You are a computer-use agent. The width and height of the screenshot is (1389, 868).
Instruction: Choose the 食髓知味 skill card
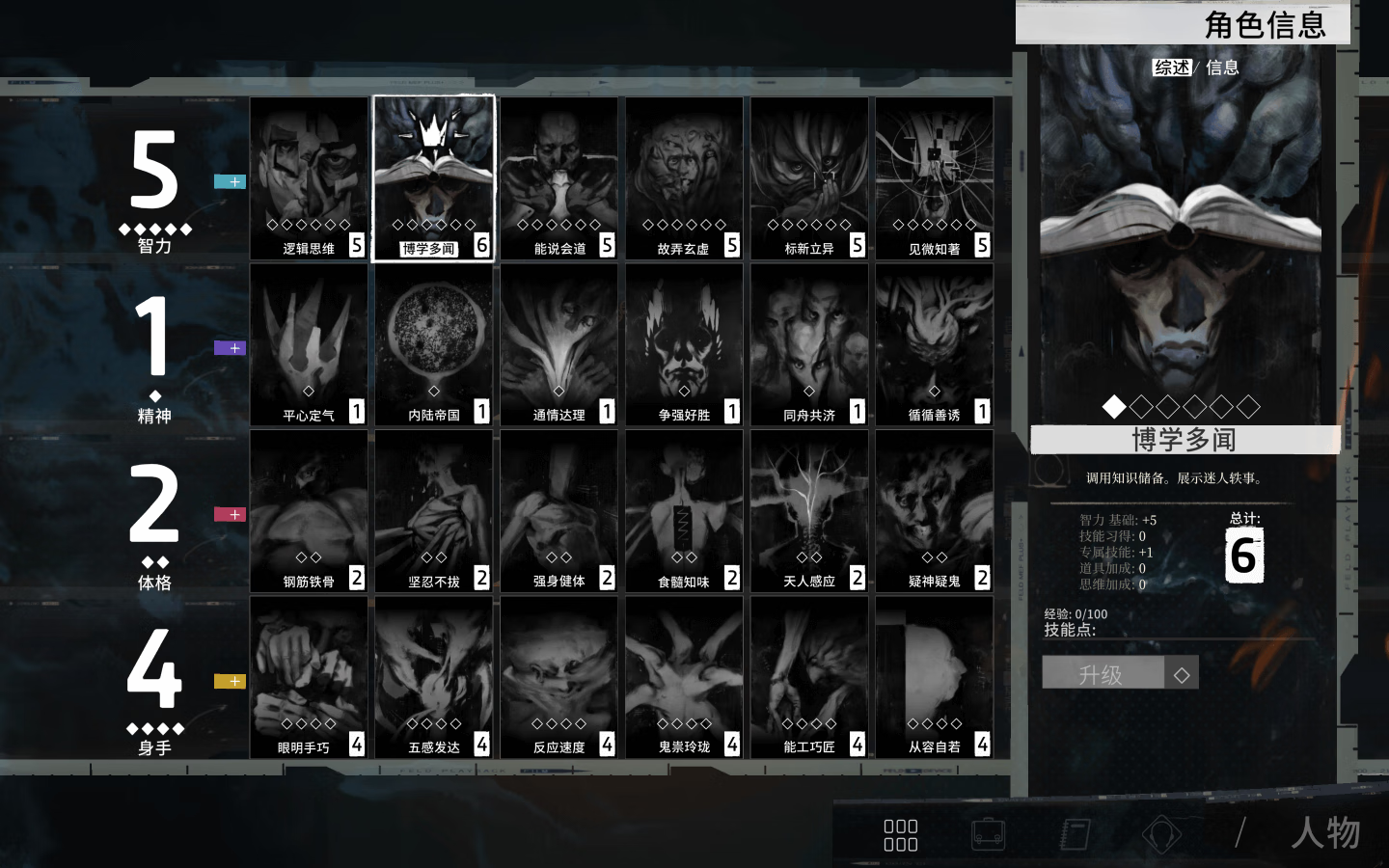[684, 511]
